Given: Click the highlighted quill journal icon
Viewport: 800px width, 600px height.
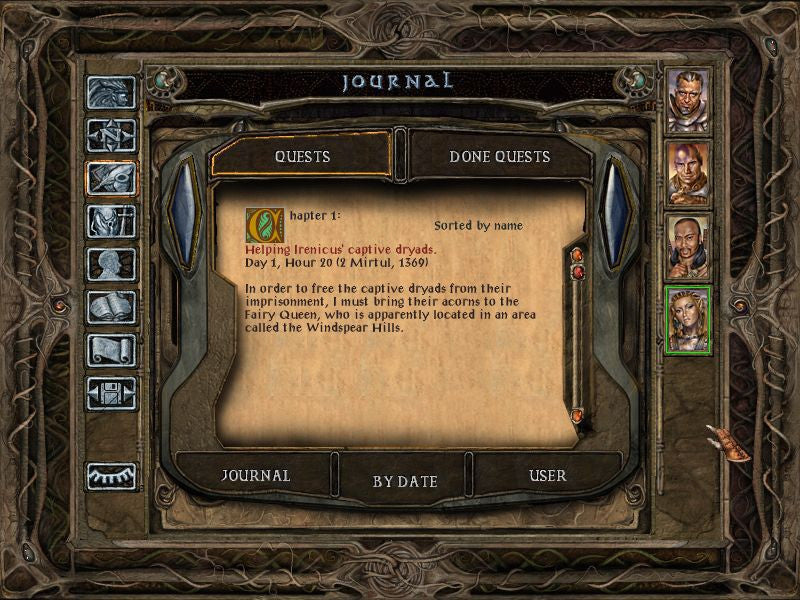Looking at the screenshot, I should point(111,178).
